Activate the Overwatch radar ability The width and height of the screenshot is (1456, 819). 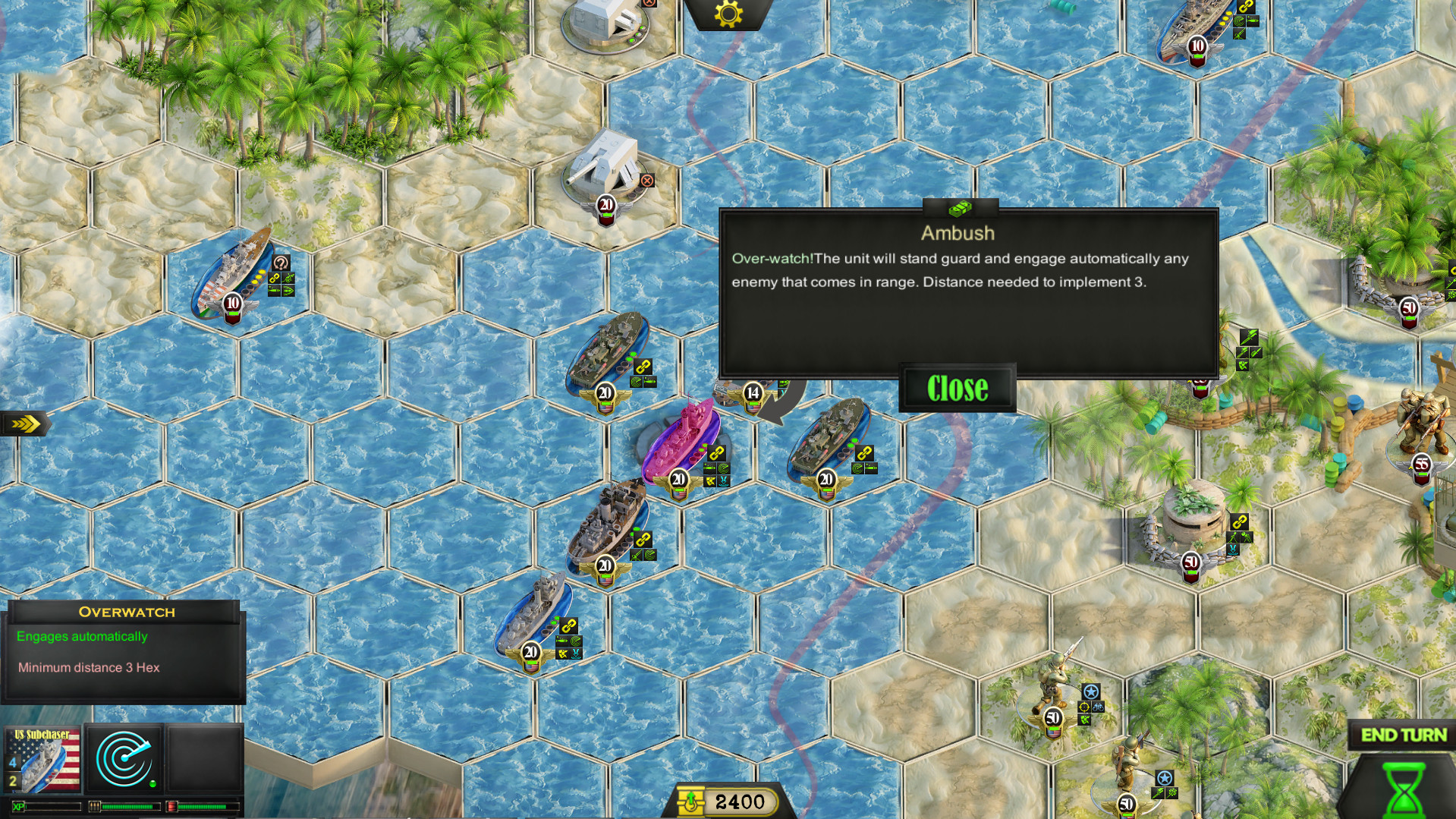(124, 758)
